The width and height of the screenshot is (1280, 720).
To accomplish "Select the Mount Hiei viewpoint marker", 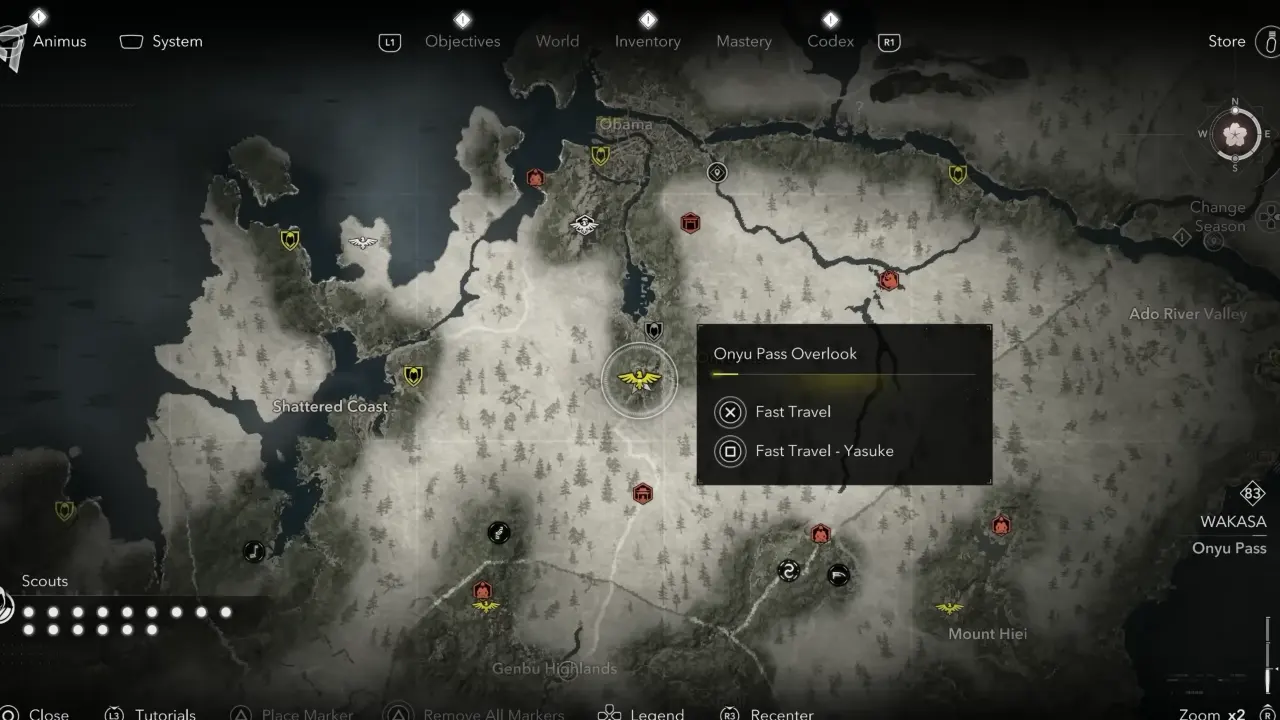I will click(949, 608).
